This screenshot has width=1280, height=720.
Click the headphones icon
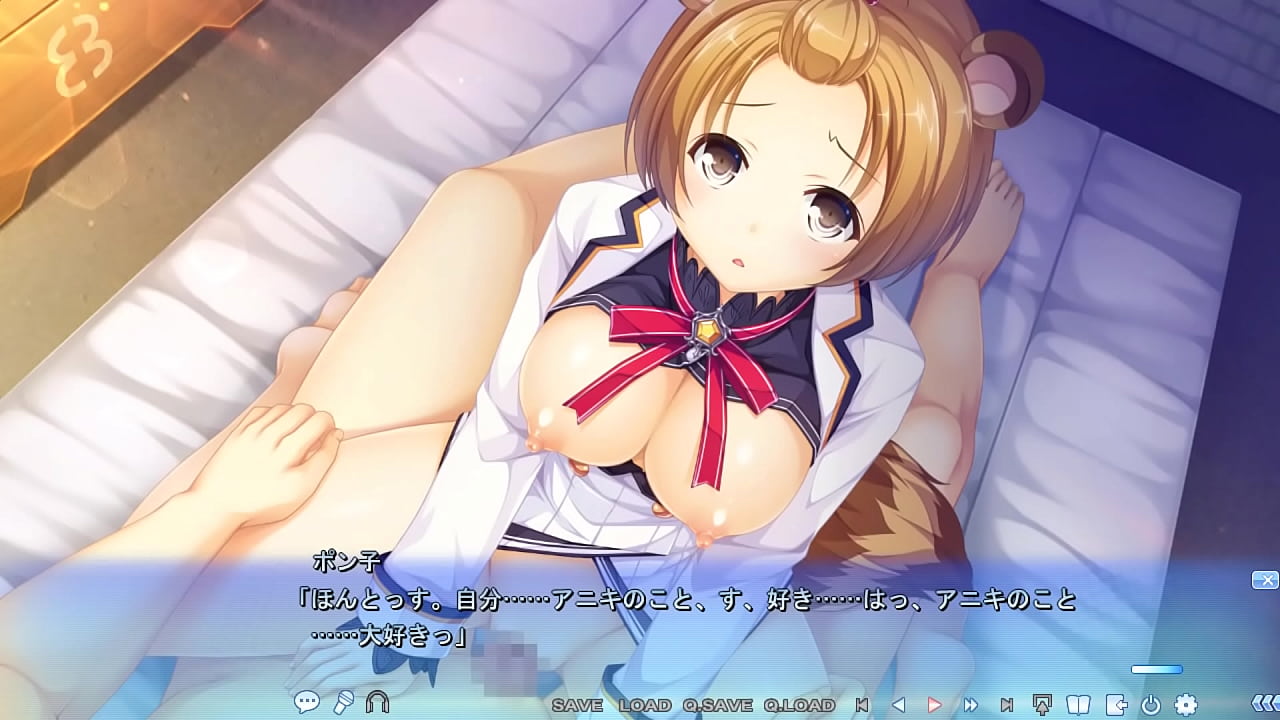pyautogui.click(x=377, y=703)
